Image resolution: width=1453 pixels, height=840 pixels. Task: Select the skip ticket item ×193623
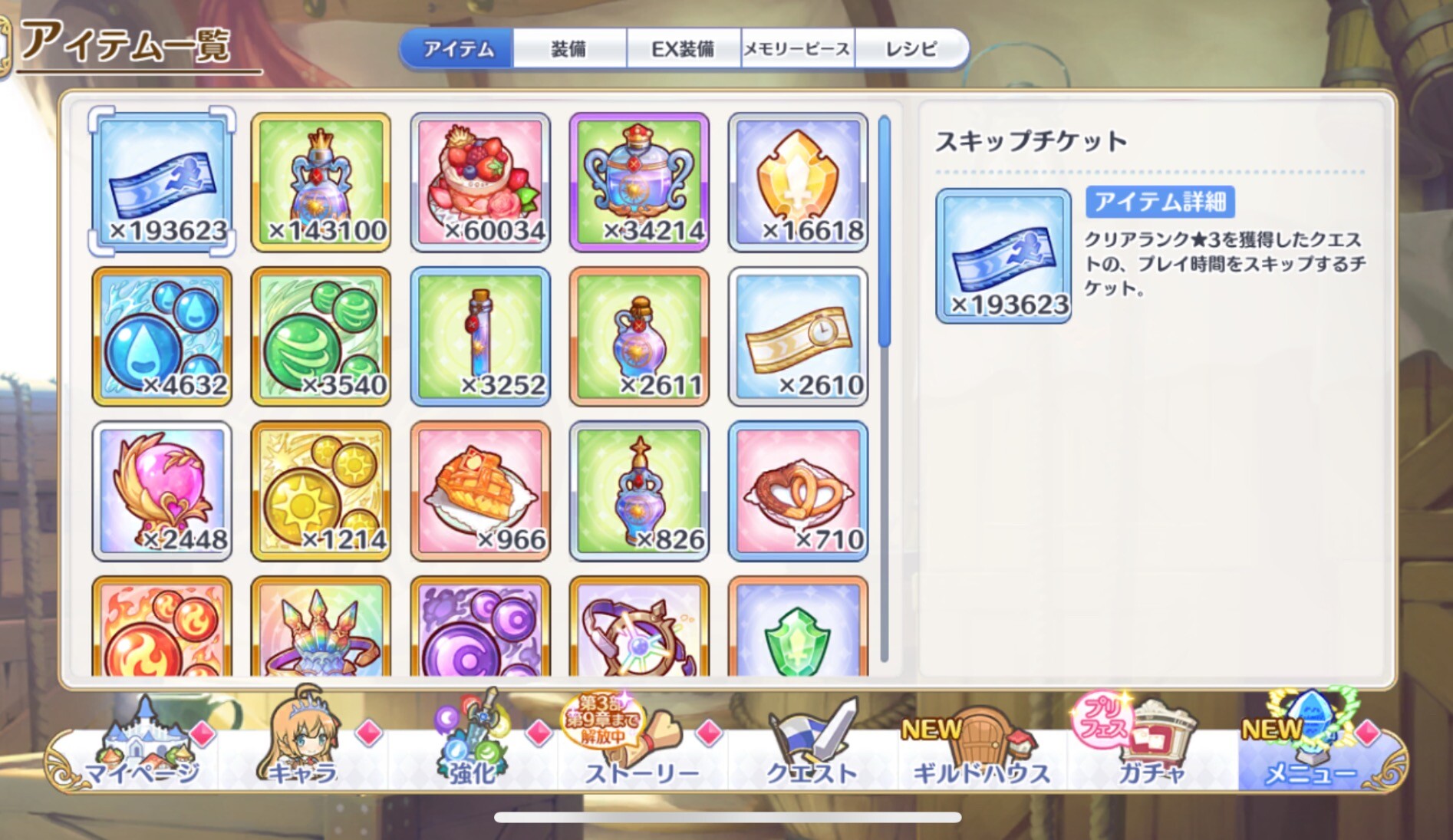coord(162,183)
